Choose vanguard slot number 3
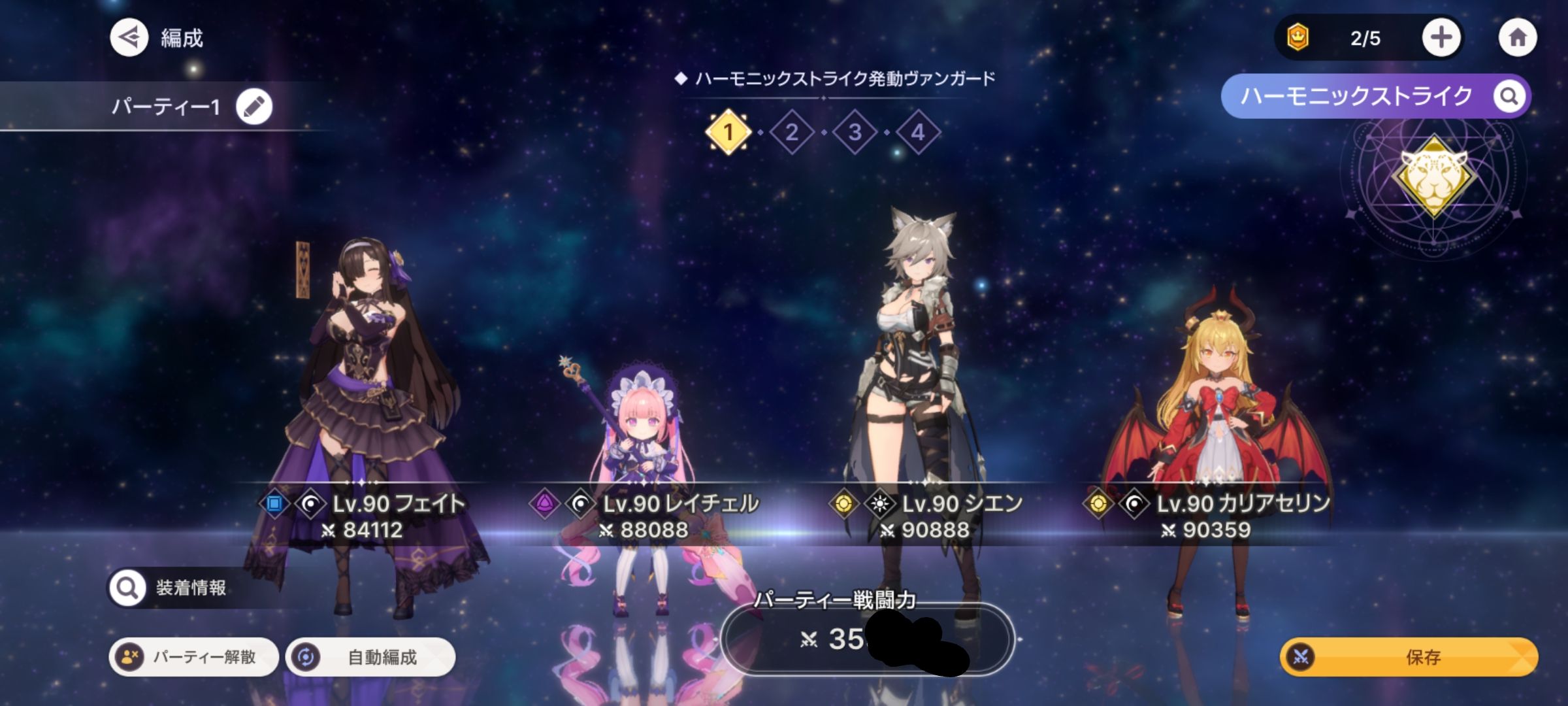1568x706 pixels. [855, 133]
